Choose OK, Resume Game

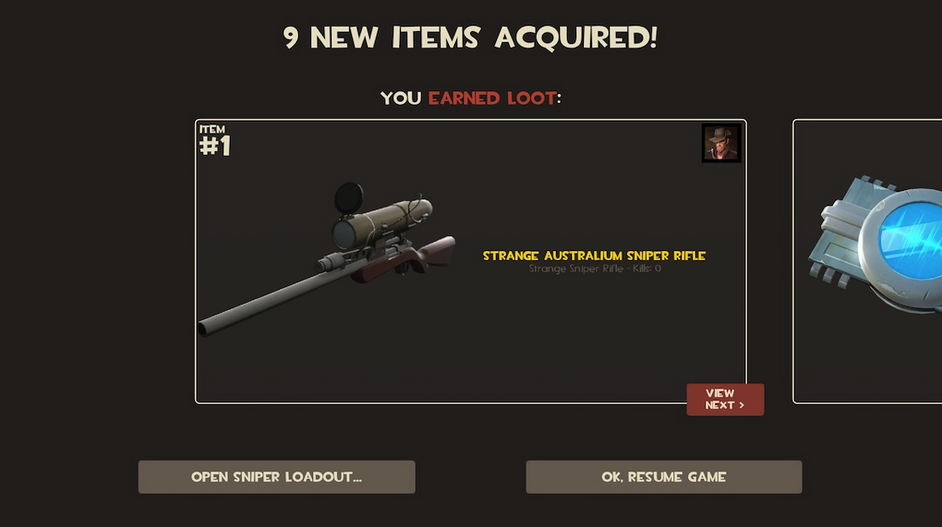(x=663, y=477)
